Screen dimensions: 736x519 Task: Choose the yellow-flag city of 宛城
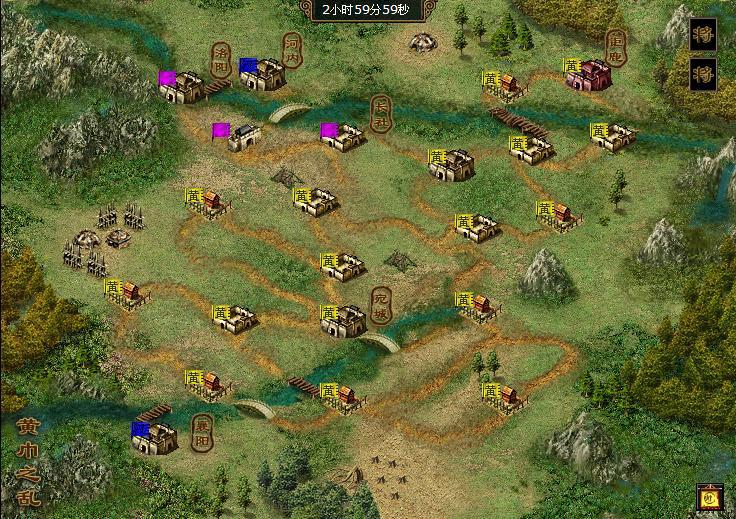(x=345, y=320)
